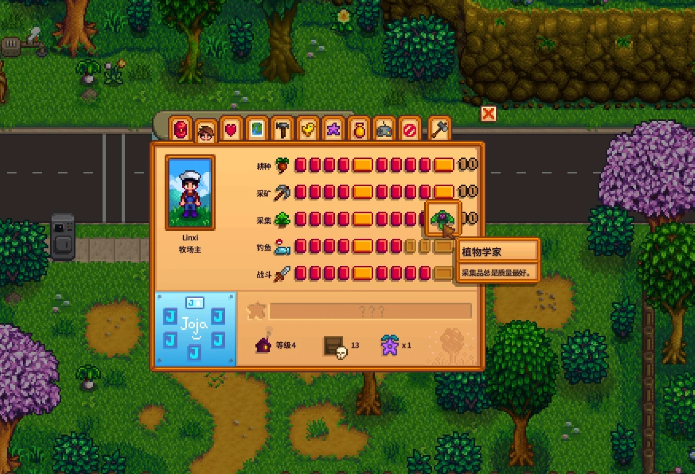The height and width of the screenshot is (474, 695).
Task: Select the character skills tab
Action: click(207, 130)
